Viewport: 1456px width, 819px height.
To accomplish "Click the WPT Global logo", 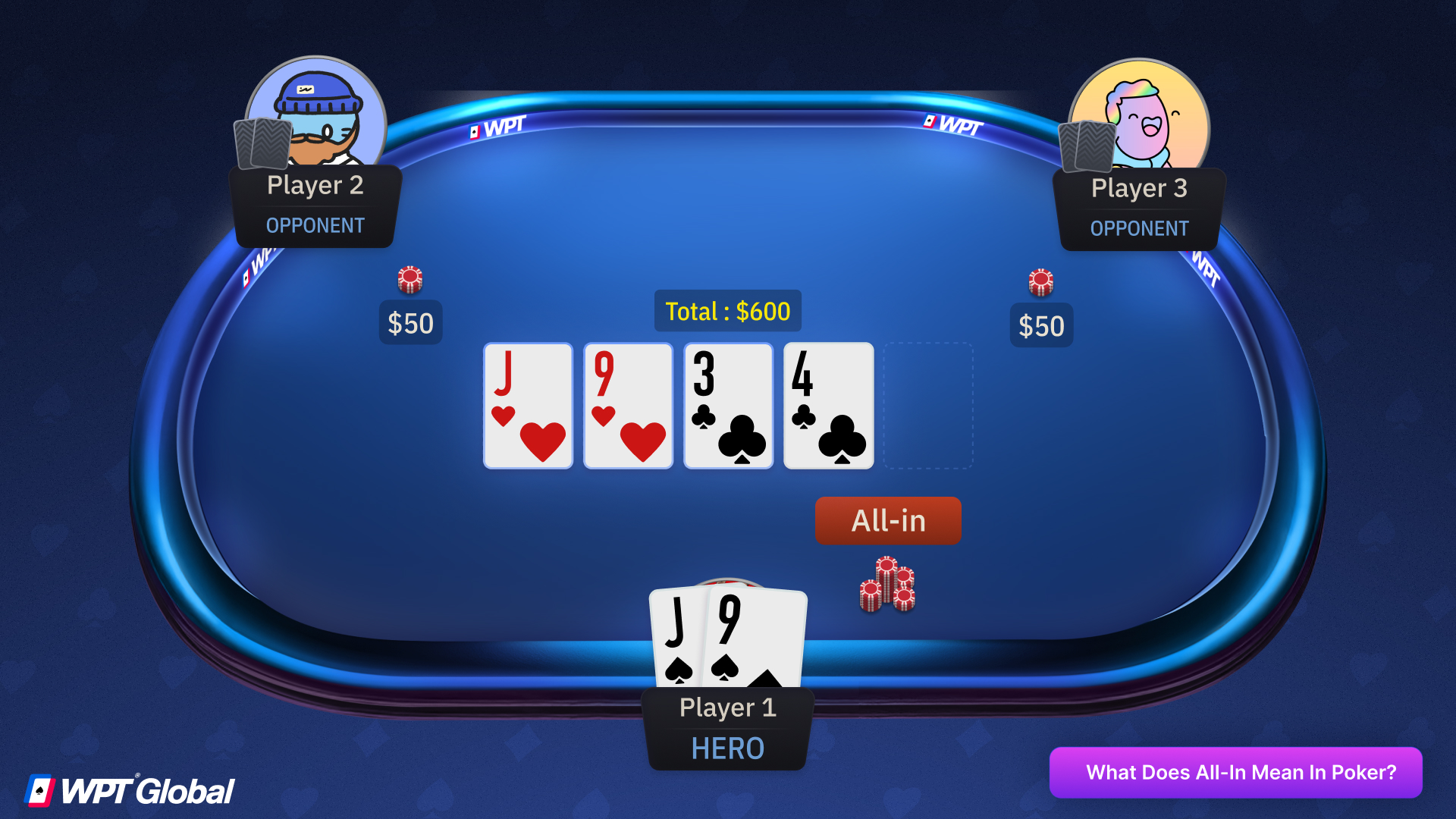I will click(x=129, y=789).
